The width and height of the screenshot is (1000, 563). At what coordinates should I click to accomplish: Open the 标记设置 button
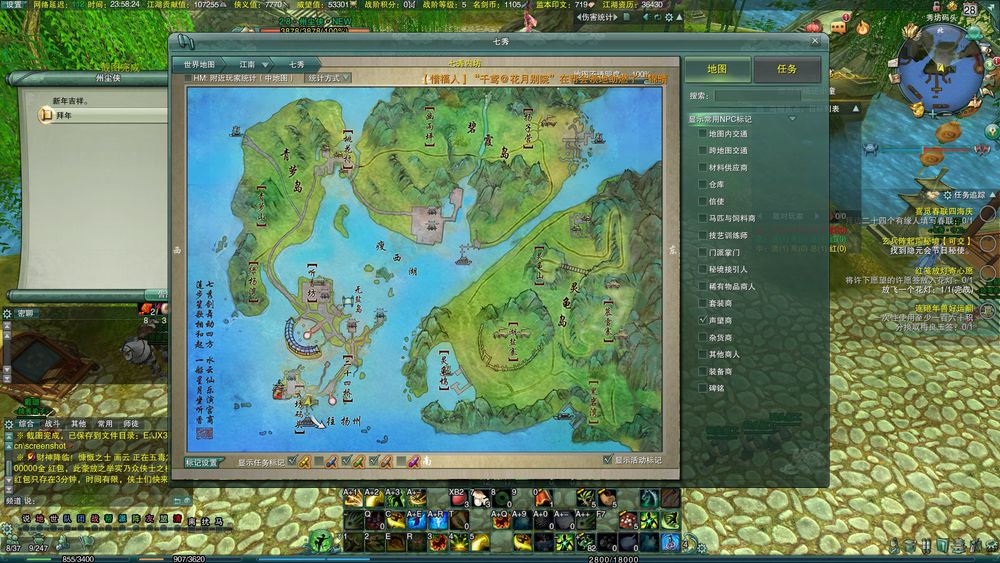(202, 463)
